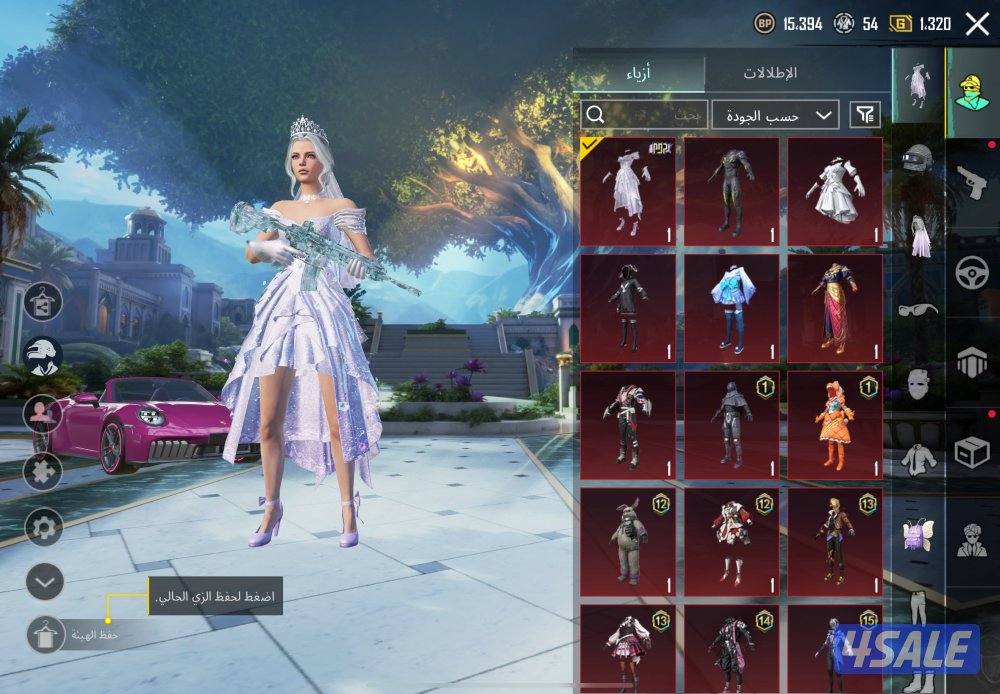Select the blue skirt outfit tile
The width and height of the screenshot is (1000, 694).
731,307
